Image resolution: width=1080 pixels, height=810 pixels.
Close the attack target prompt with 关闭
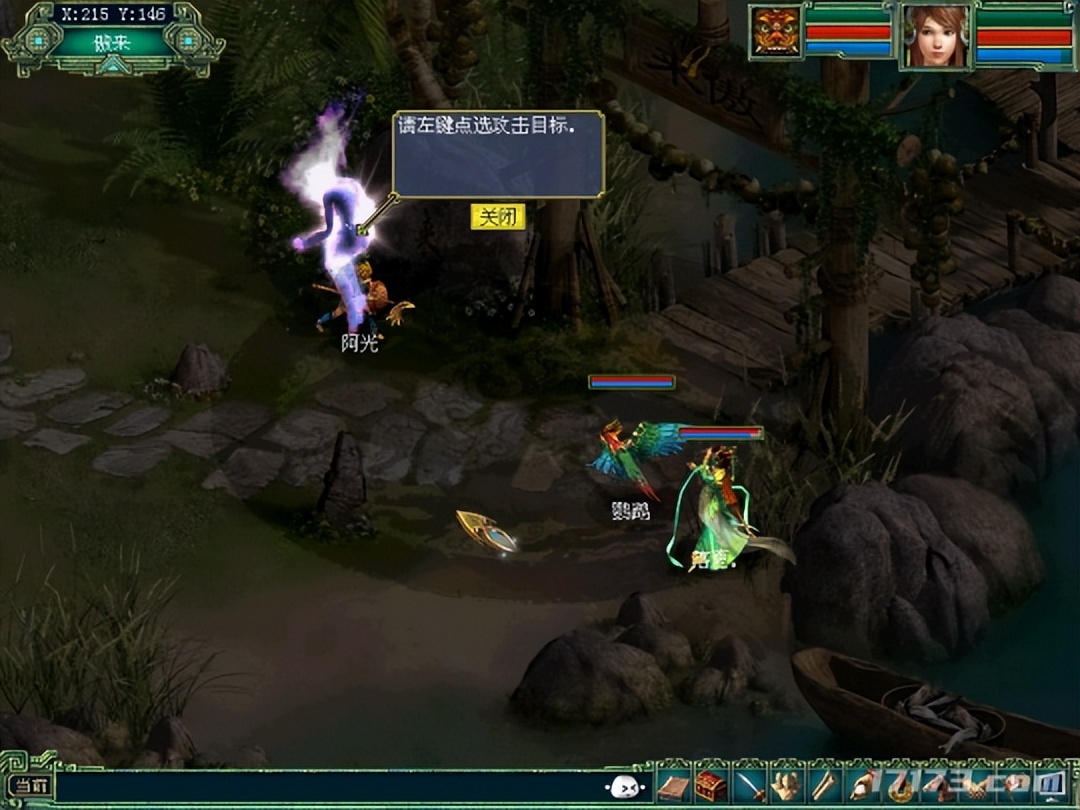(497, 217)
